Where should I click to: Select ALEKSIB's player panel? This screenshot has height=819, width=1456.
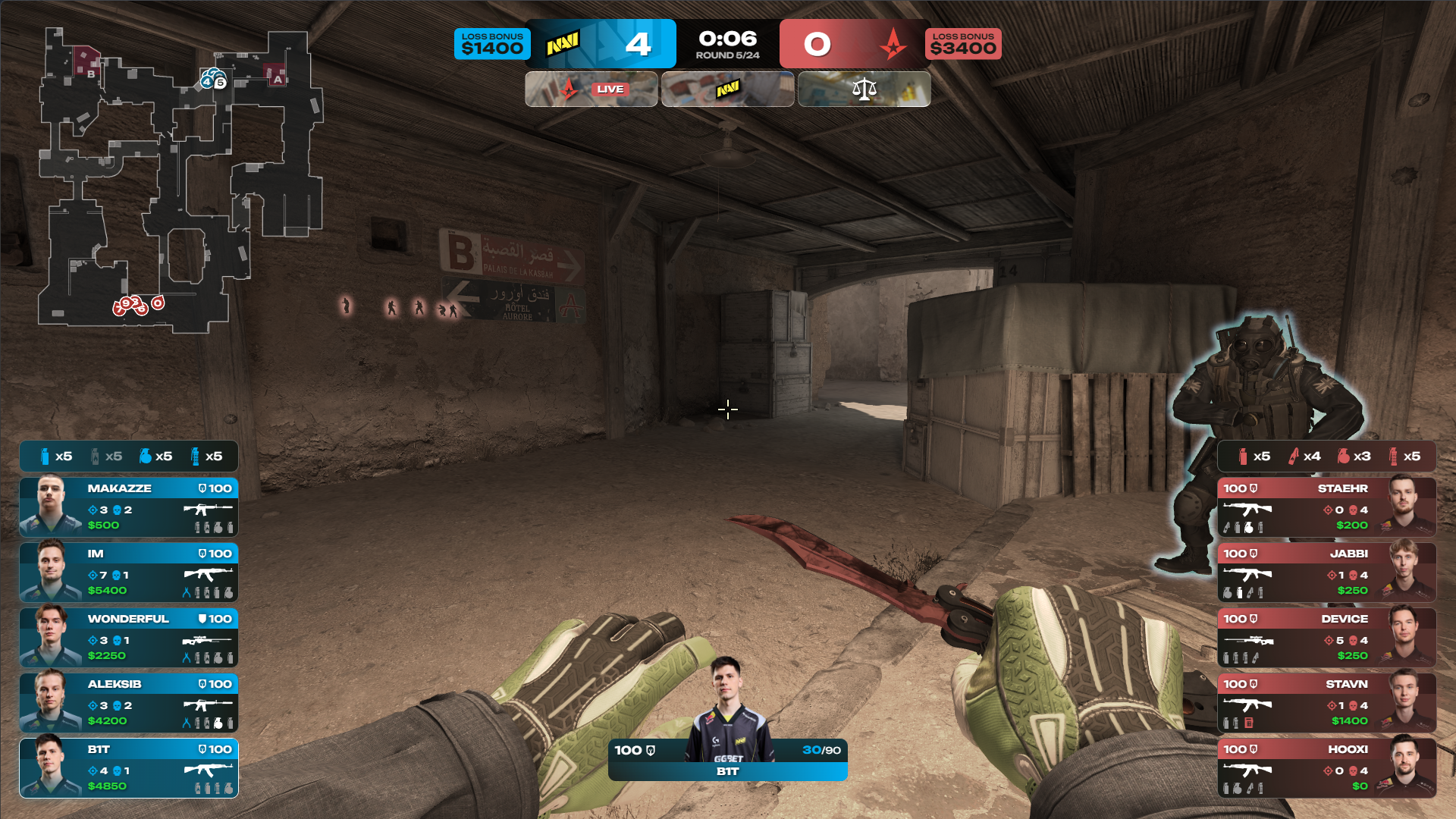point(129,702)
